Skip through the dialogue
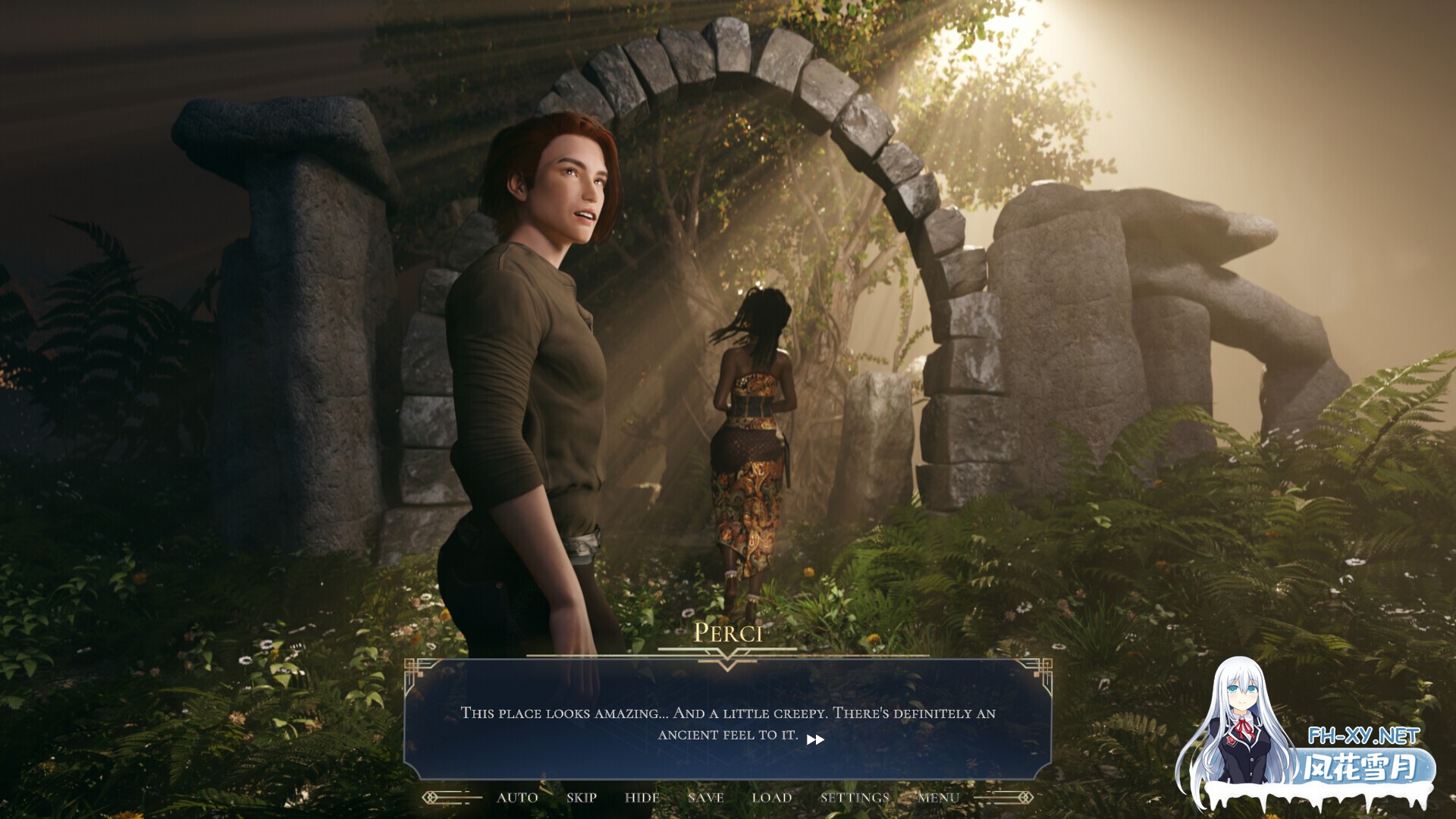Screen dimensions: 1456x819 coord(582,797)
